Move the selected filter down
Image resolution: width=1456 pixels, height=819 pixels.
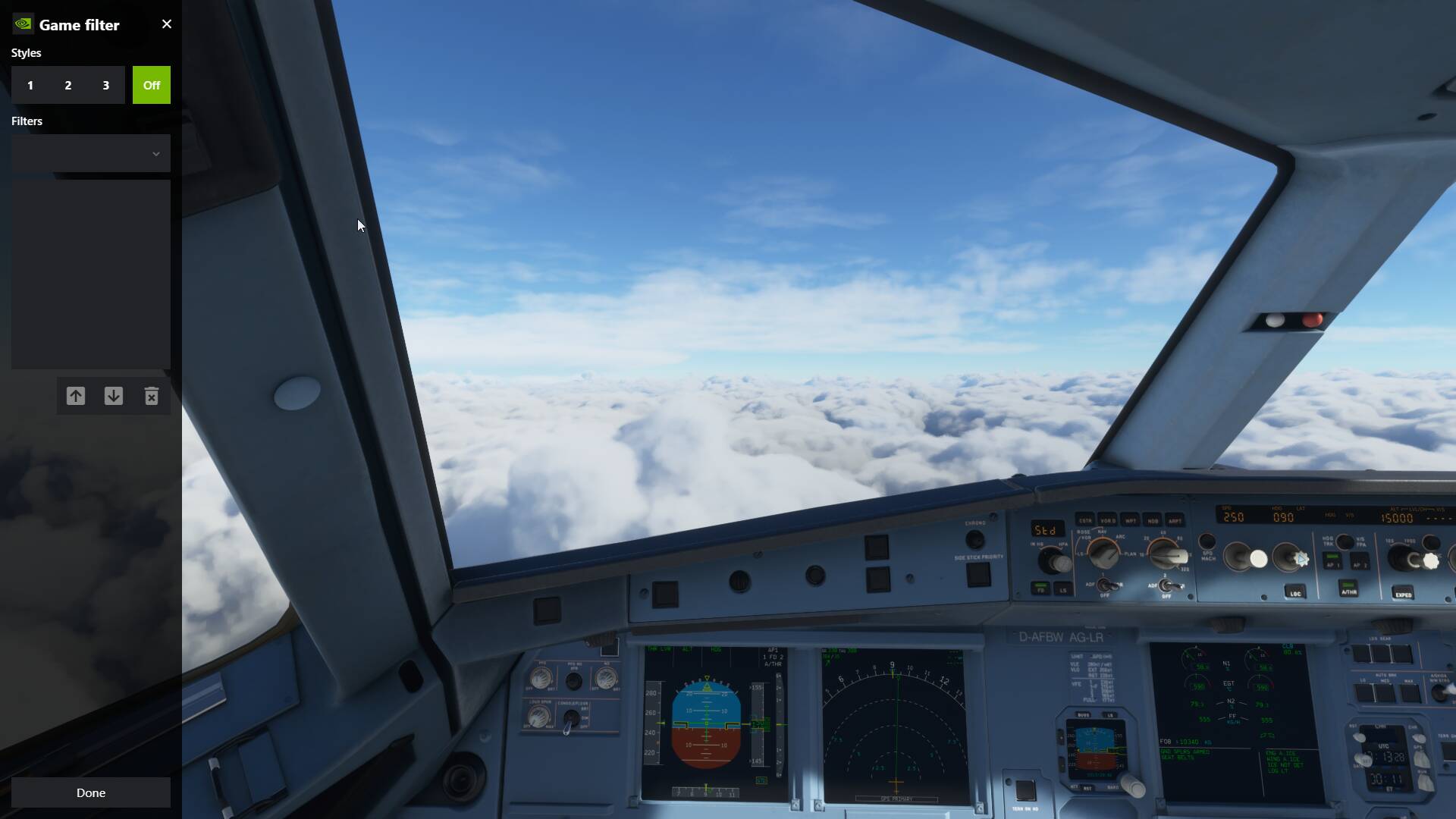(x=114, y=396)
